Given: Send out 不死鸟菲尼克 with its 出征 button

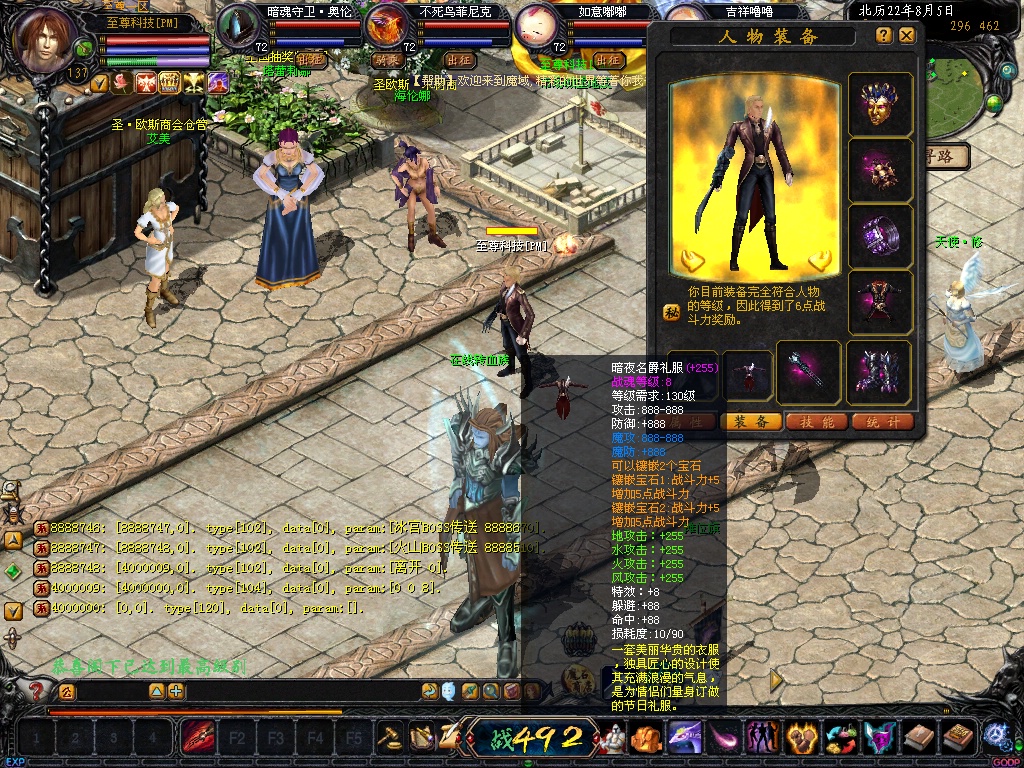Looking at the screenshot, I should (x=459, y=60).
